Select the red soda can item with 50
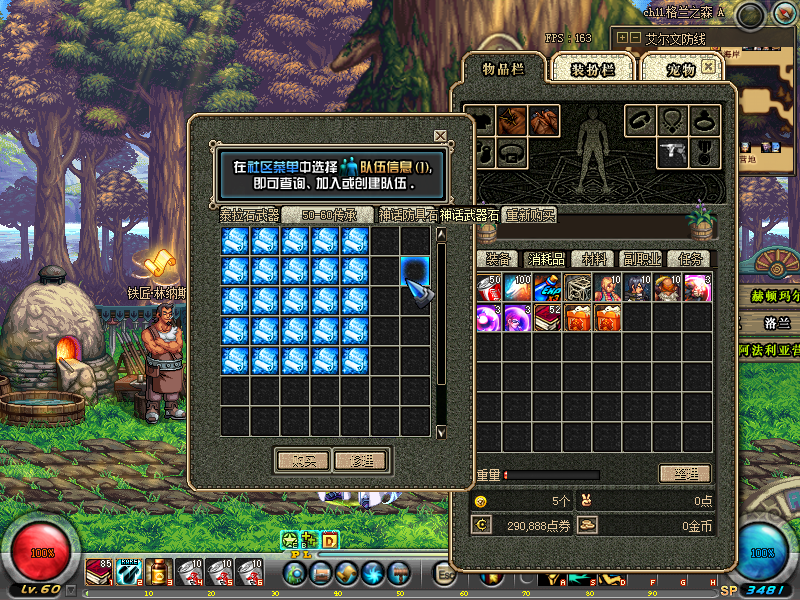Screen dimensions: 800x600 (487, 288)
